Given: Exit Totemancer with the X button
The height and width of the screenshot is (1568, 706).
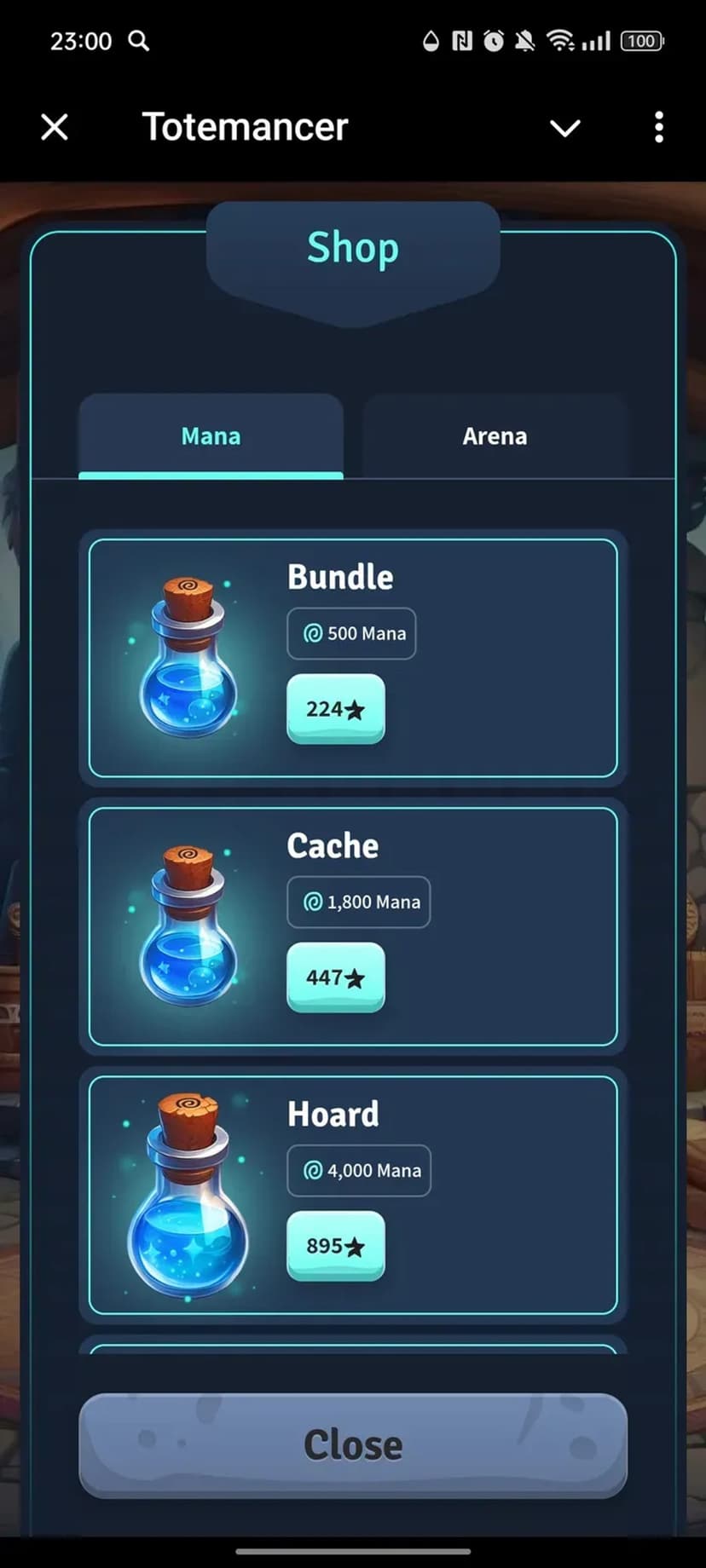Looking at the screenshot, I should click(x=55, y=127).
